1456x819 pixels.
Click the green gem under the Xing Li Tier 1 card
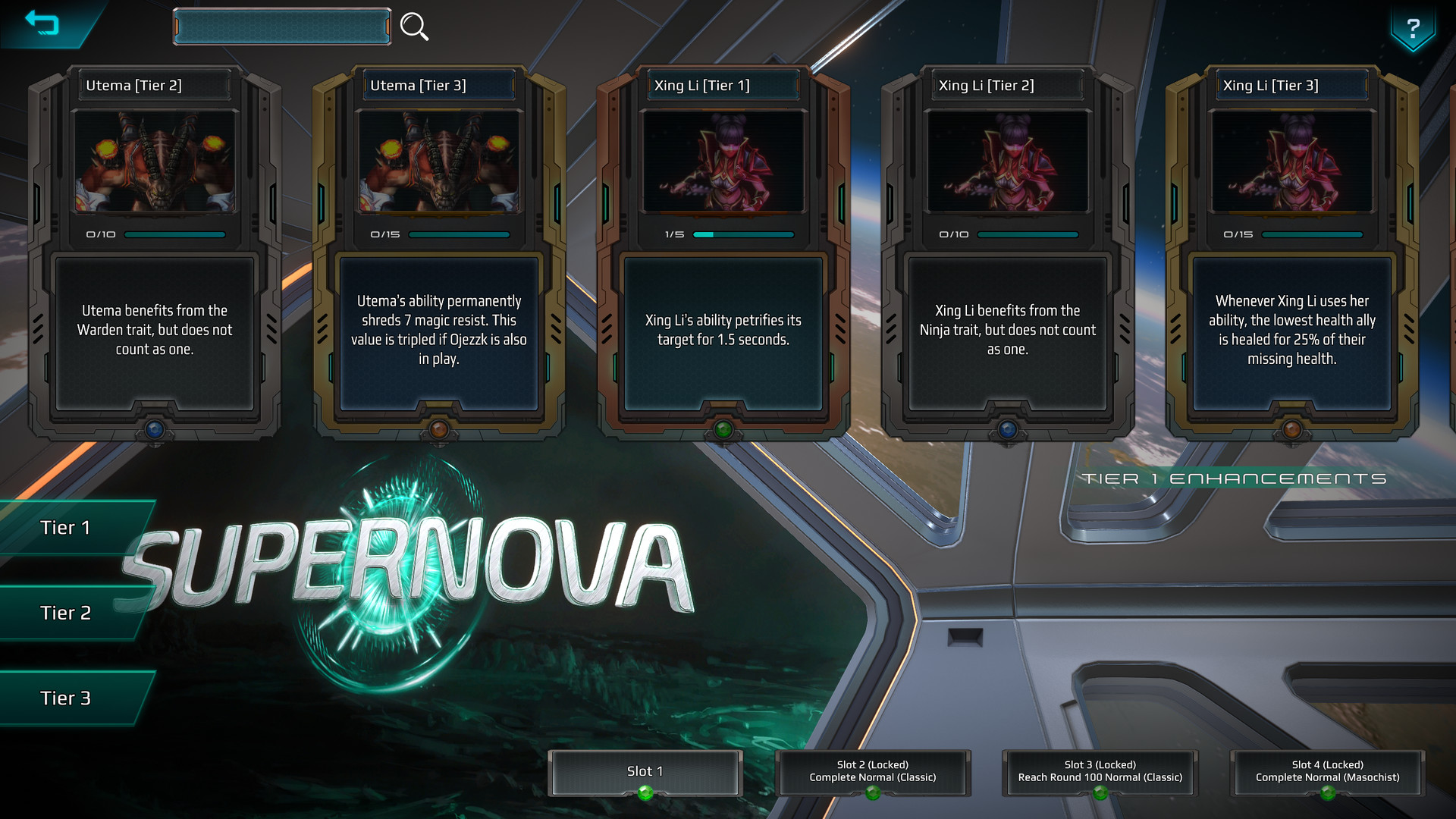722,428
